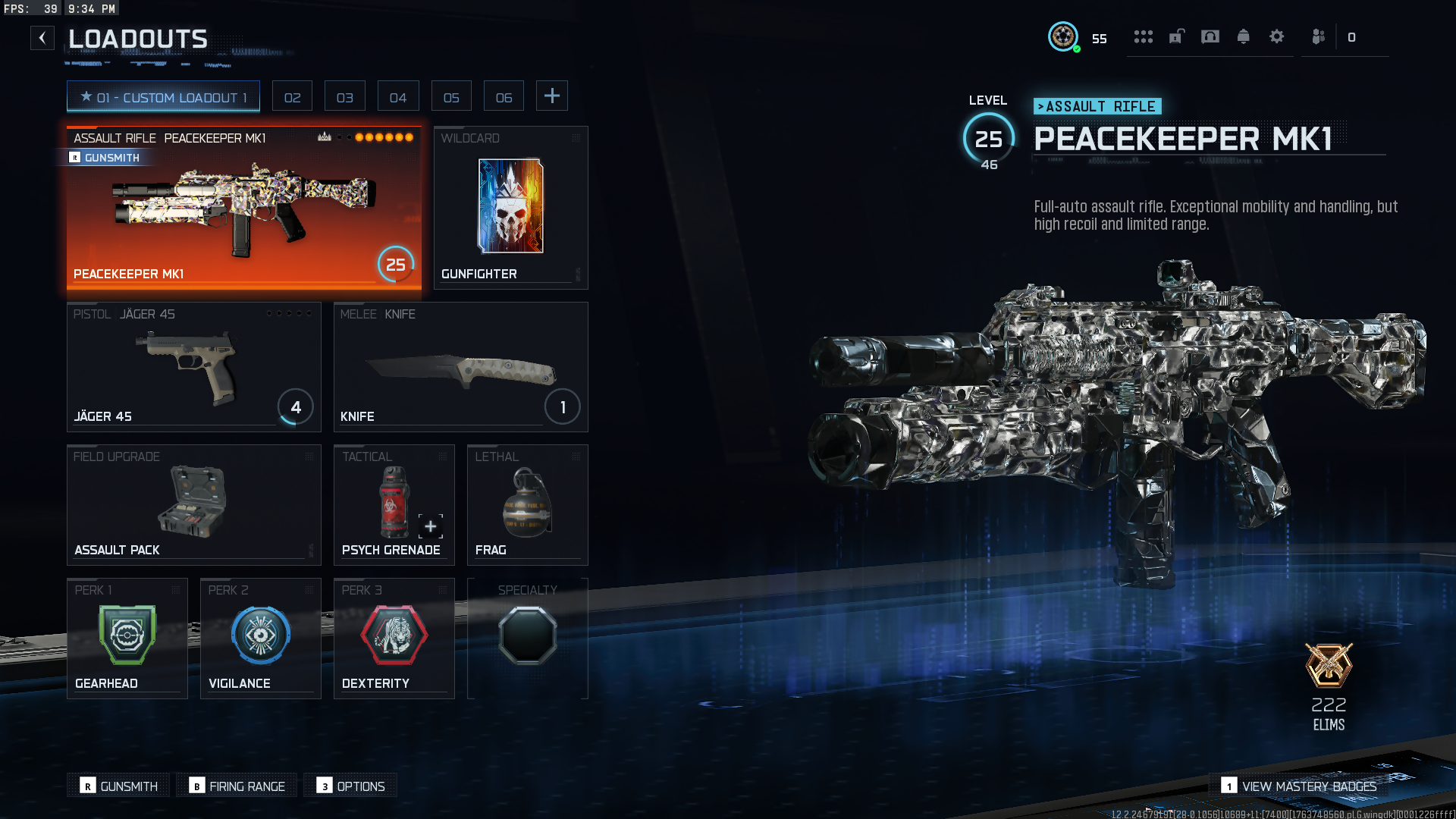Open the Gearhead perk 1 slot
Screen dimensions: 1456x819
point(127,639)
